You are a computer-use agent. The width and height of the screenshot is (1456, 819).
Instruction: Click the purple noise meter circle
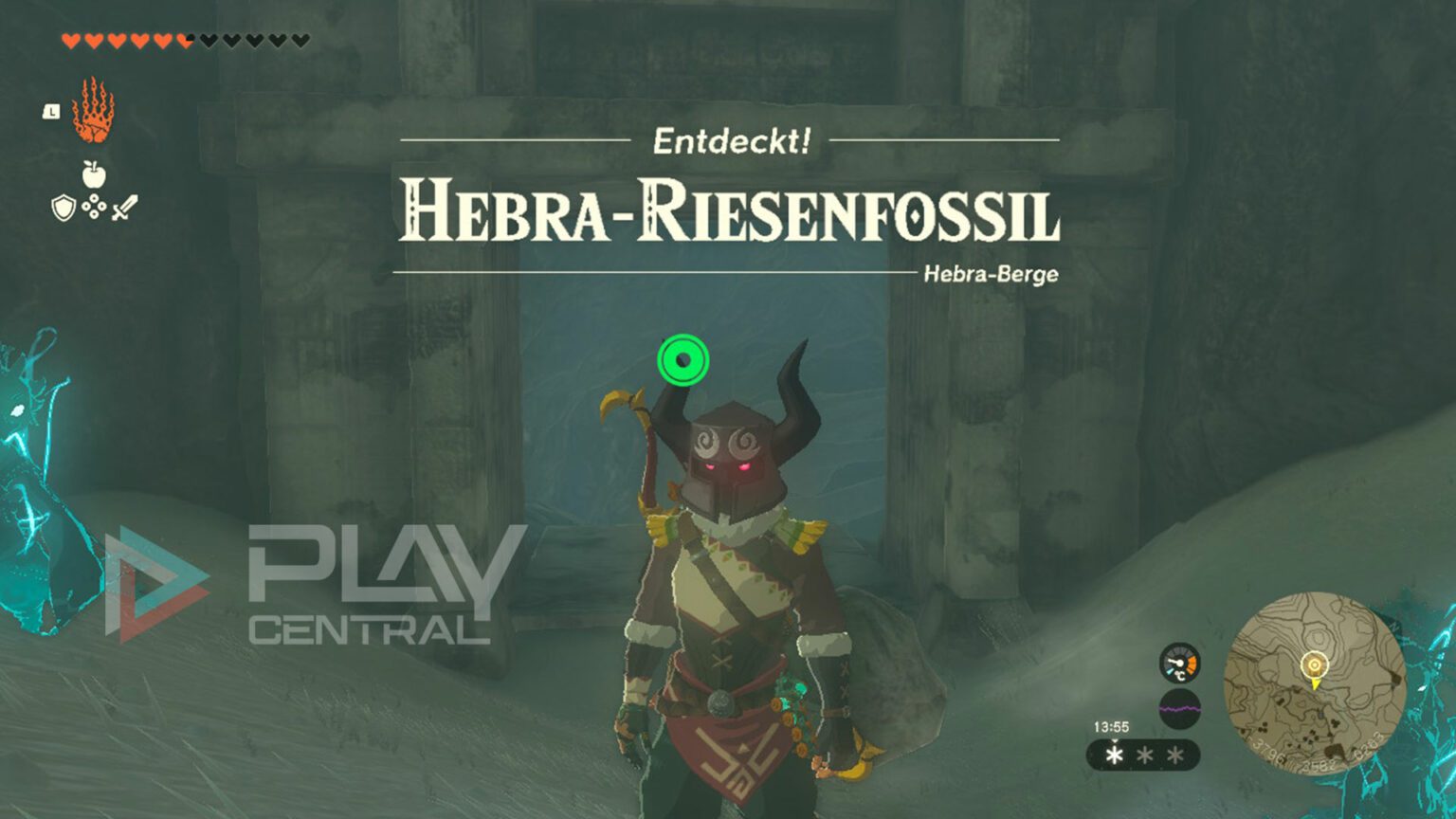click(1179, 708)
